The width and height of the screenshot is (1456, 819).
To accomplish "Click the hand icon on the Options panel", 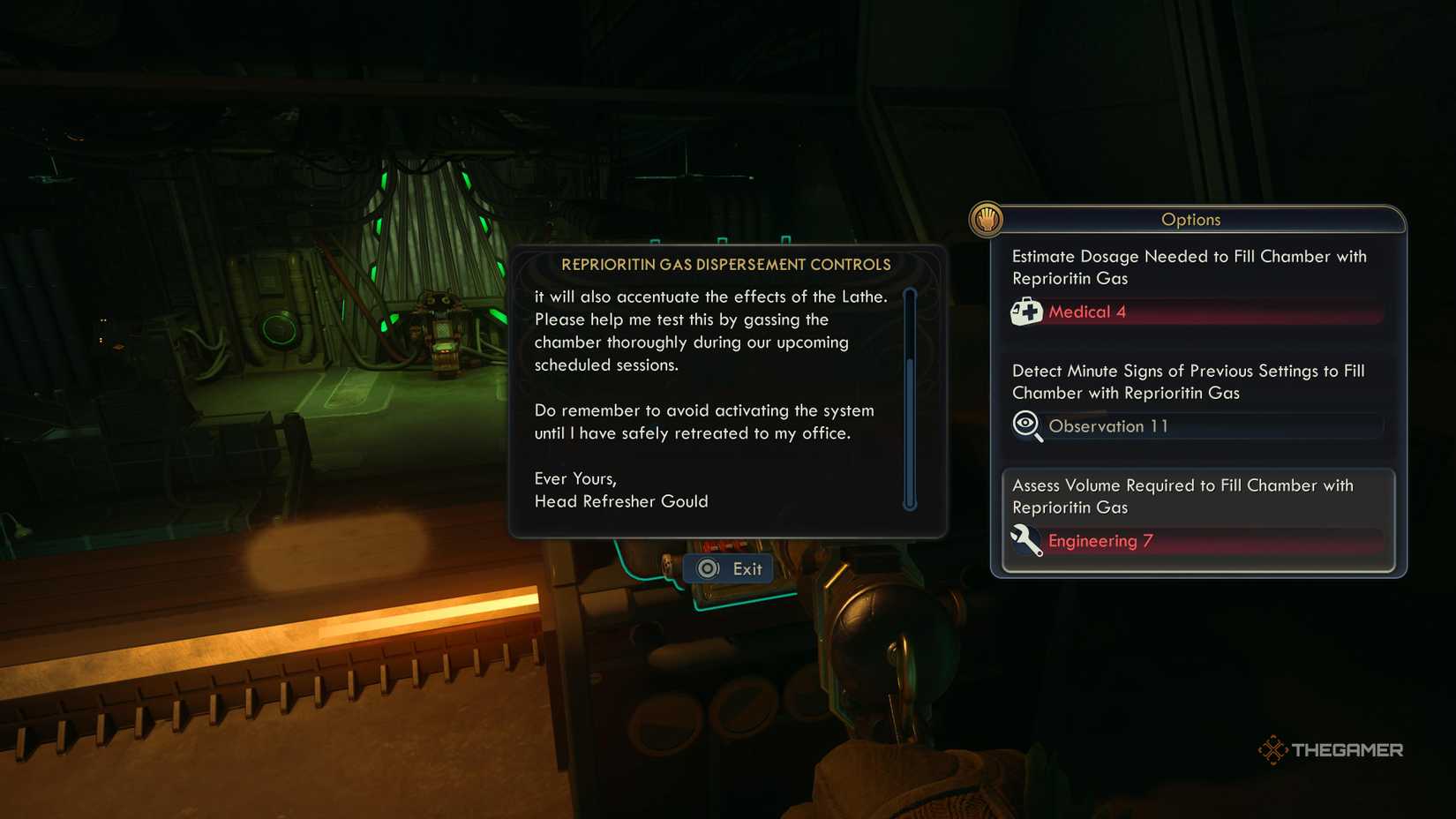I will click(986, 218).
